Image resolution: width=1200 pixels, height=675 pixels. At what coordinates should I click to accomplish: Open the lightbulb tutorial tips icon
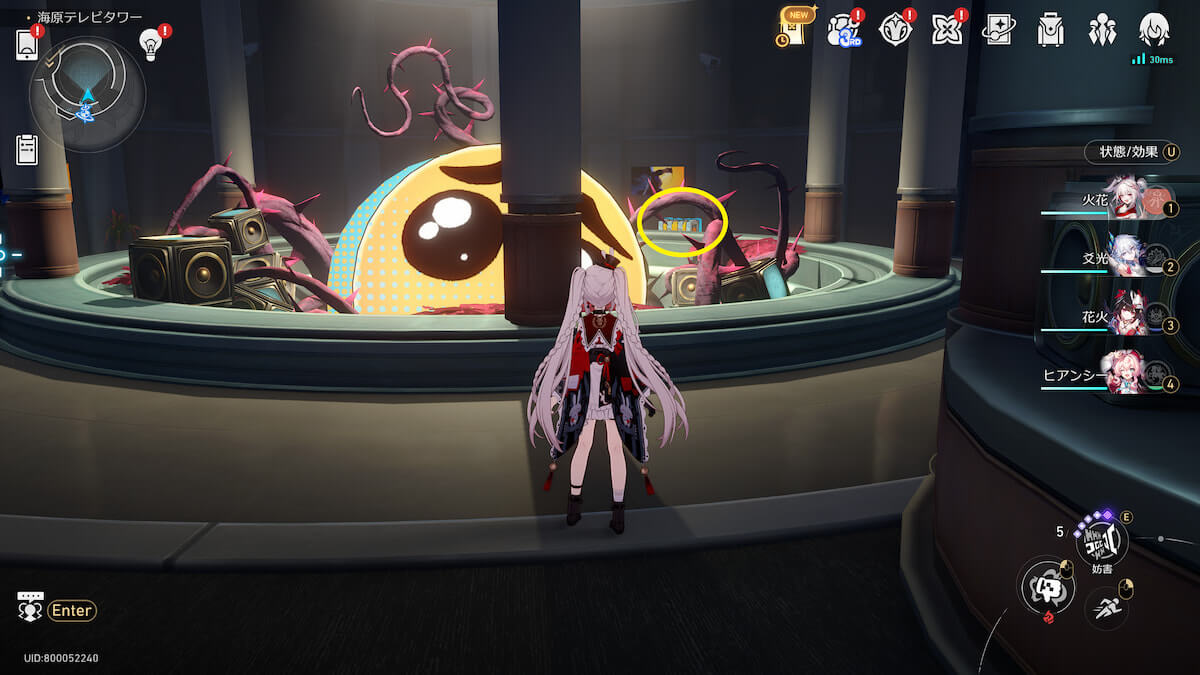(x=150, y=43)
